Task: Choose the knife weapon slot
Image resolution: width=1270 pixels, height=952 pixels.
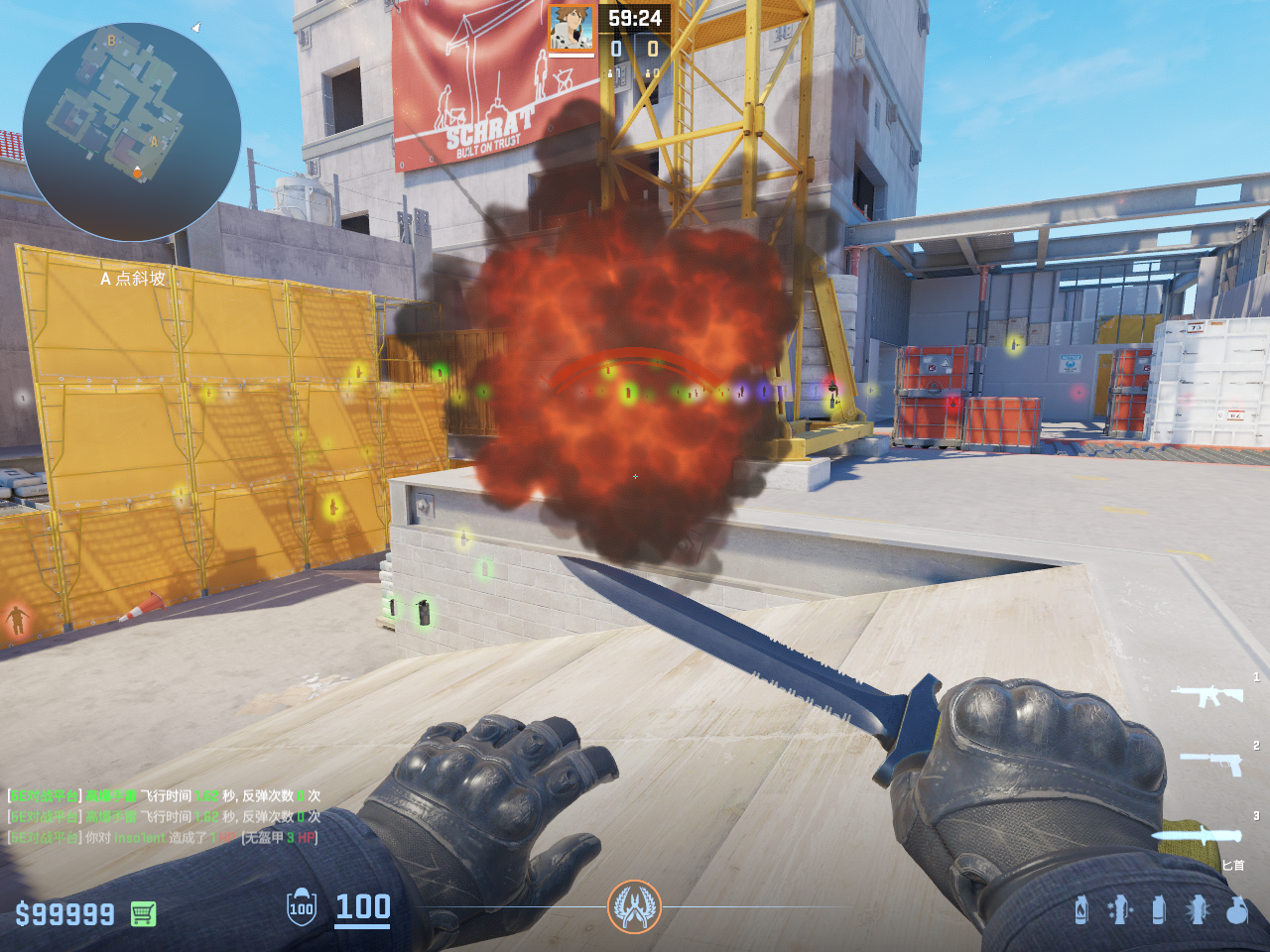Action: [x=1196, y=834]
